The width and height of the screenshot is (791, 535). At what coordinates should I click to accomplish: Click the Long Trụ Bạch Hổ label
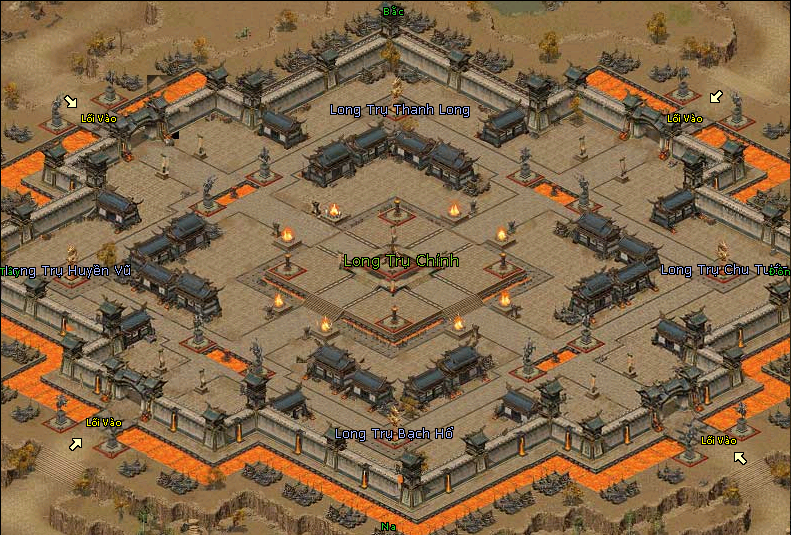(x=395, y=434)
